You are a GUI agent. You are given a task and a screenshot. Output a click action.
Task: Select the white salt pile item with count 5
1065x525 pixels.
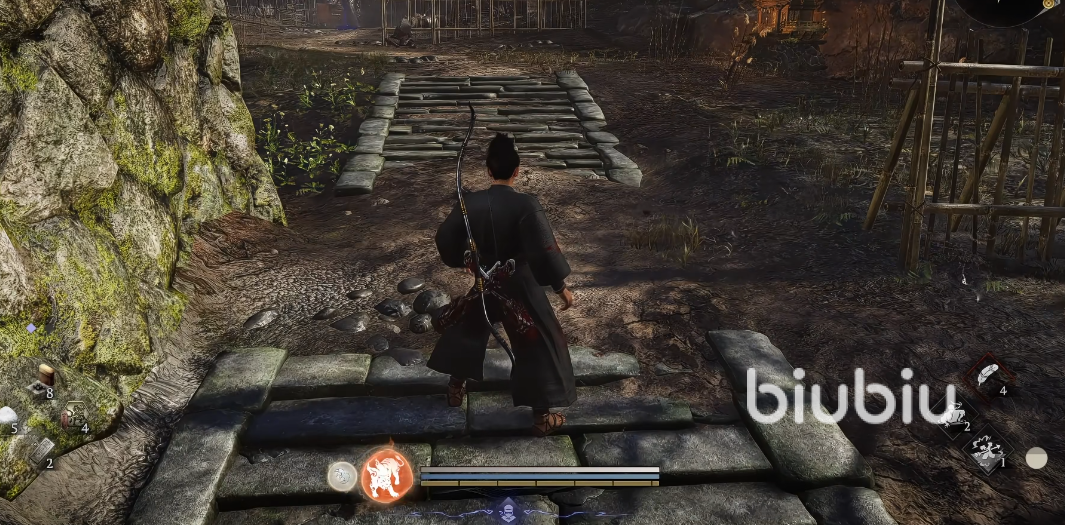point(8,416)
